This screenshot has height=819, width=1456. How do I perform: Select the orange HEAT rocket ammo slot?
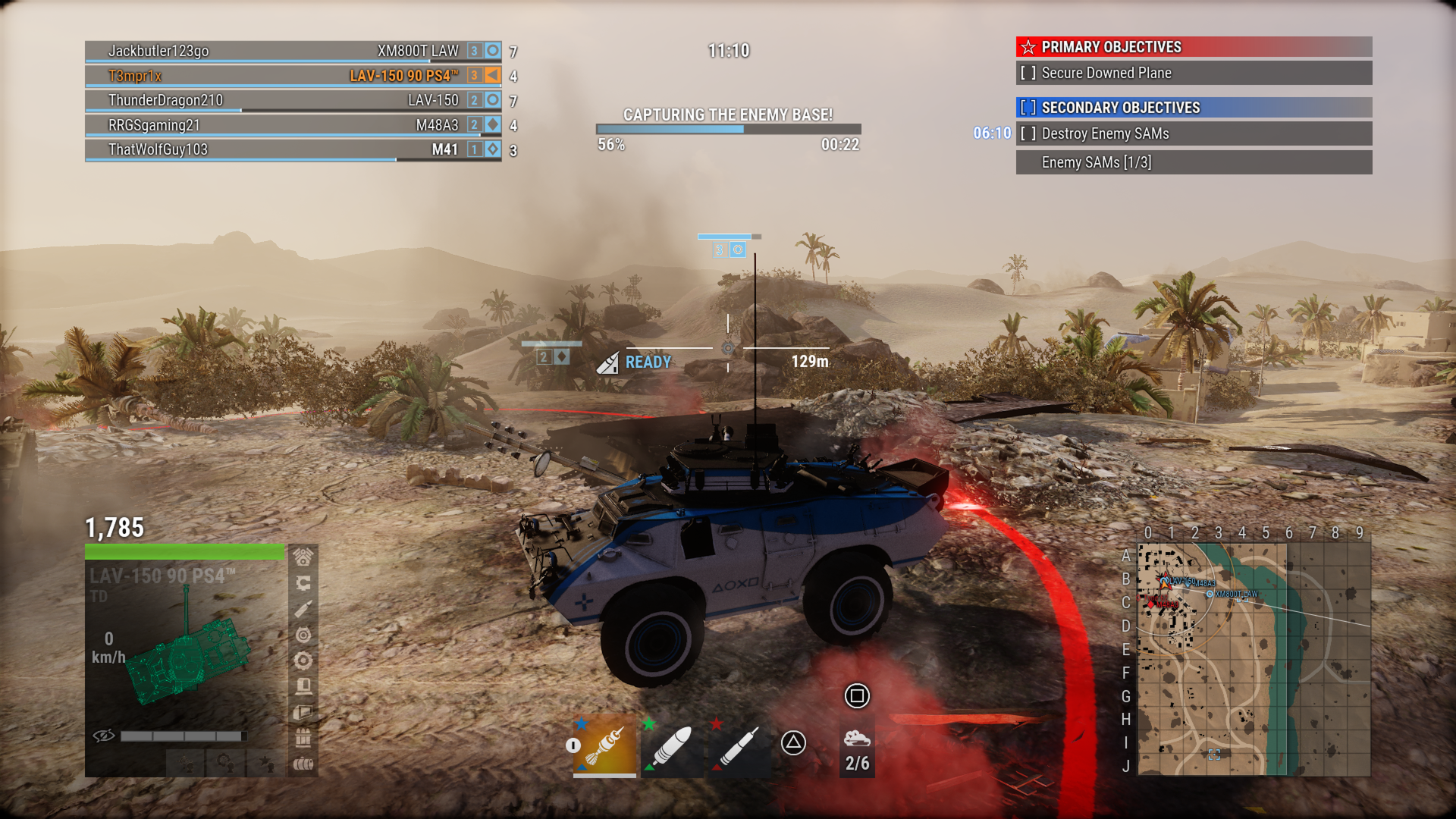pyautogui.click(x=603, y=747)
